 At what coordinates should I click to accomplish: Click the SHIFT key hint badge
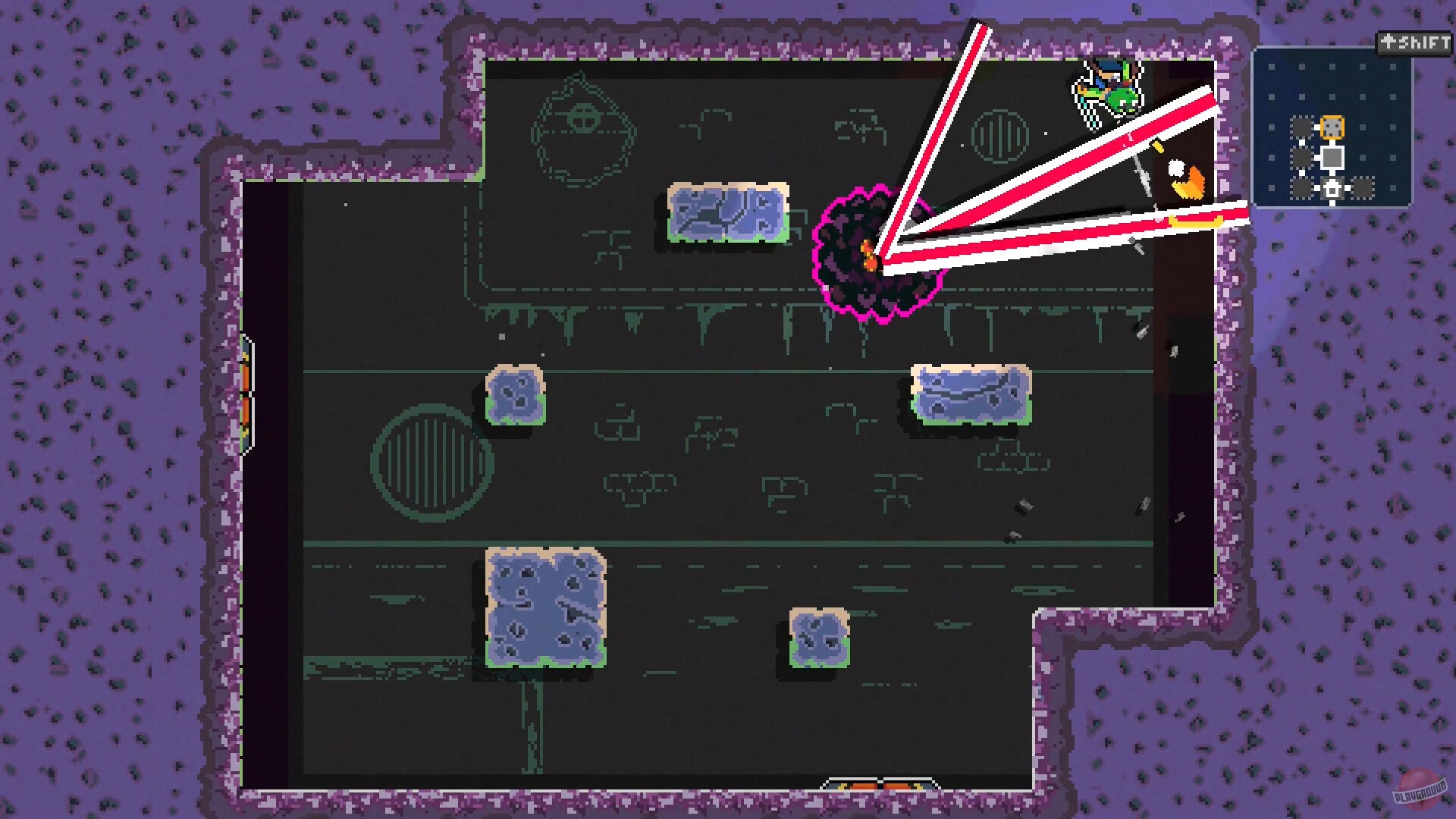click(1415, 42)
